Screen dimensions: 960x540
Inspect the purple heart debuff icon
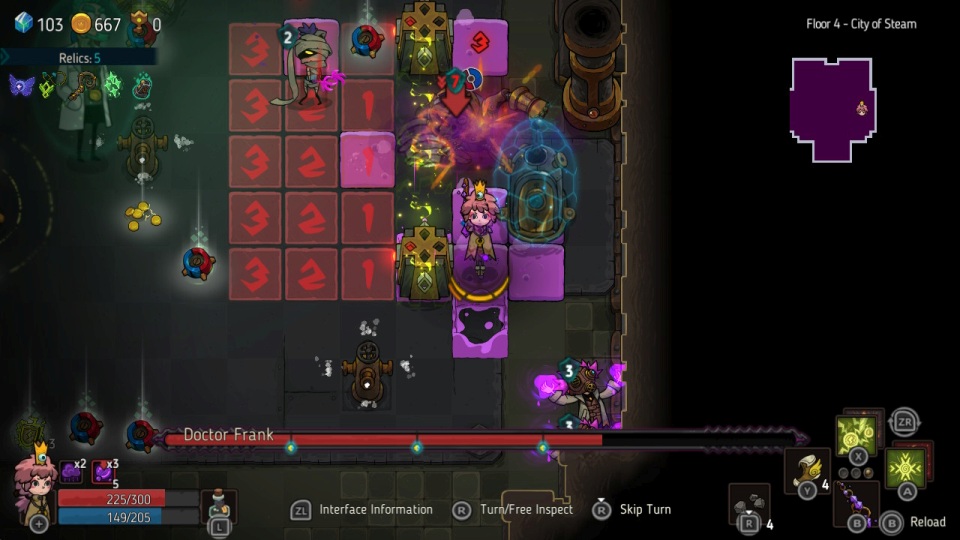pos(103,472)
